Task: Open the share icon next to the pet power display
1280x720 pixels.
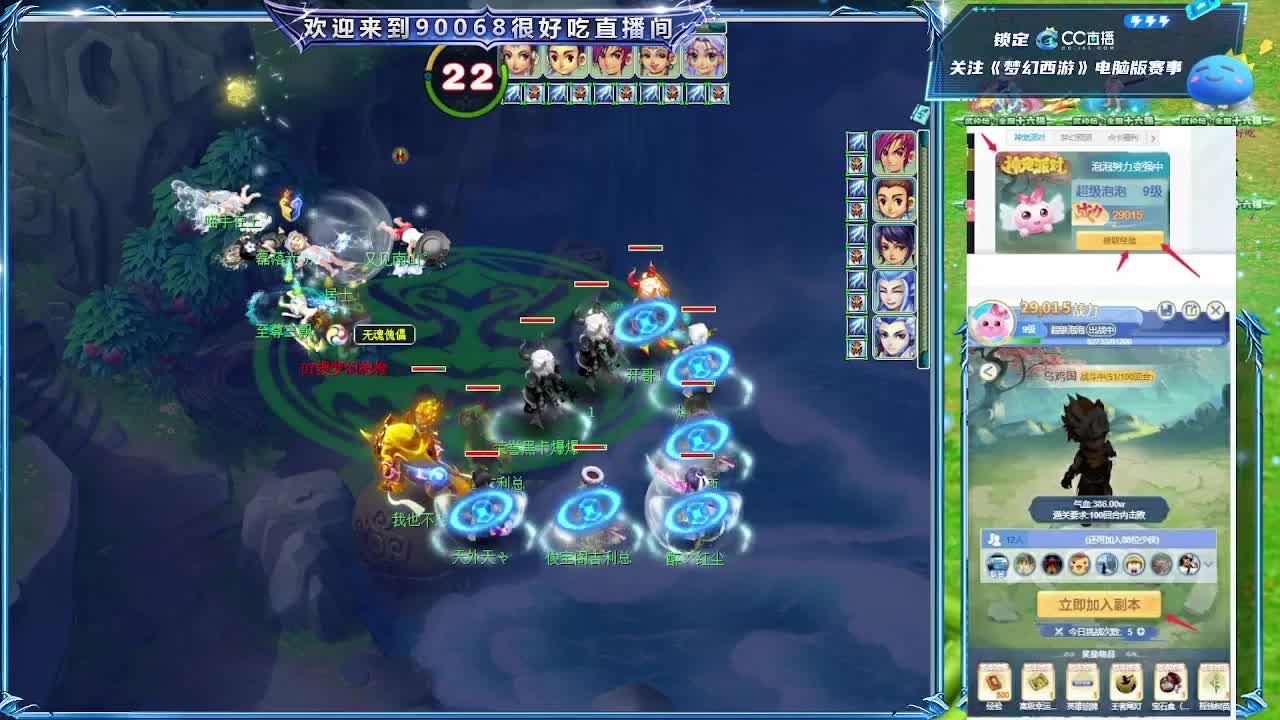Action: click(x=1192, y=311)
